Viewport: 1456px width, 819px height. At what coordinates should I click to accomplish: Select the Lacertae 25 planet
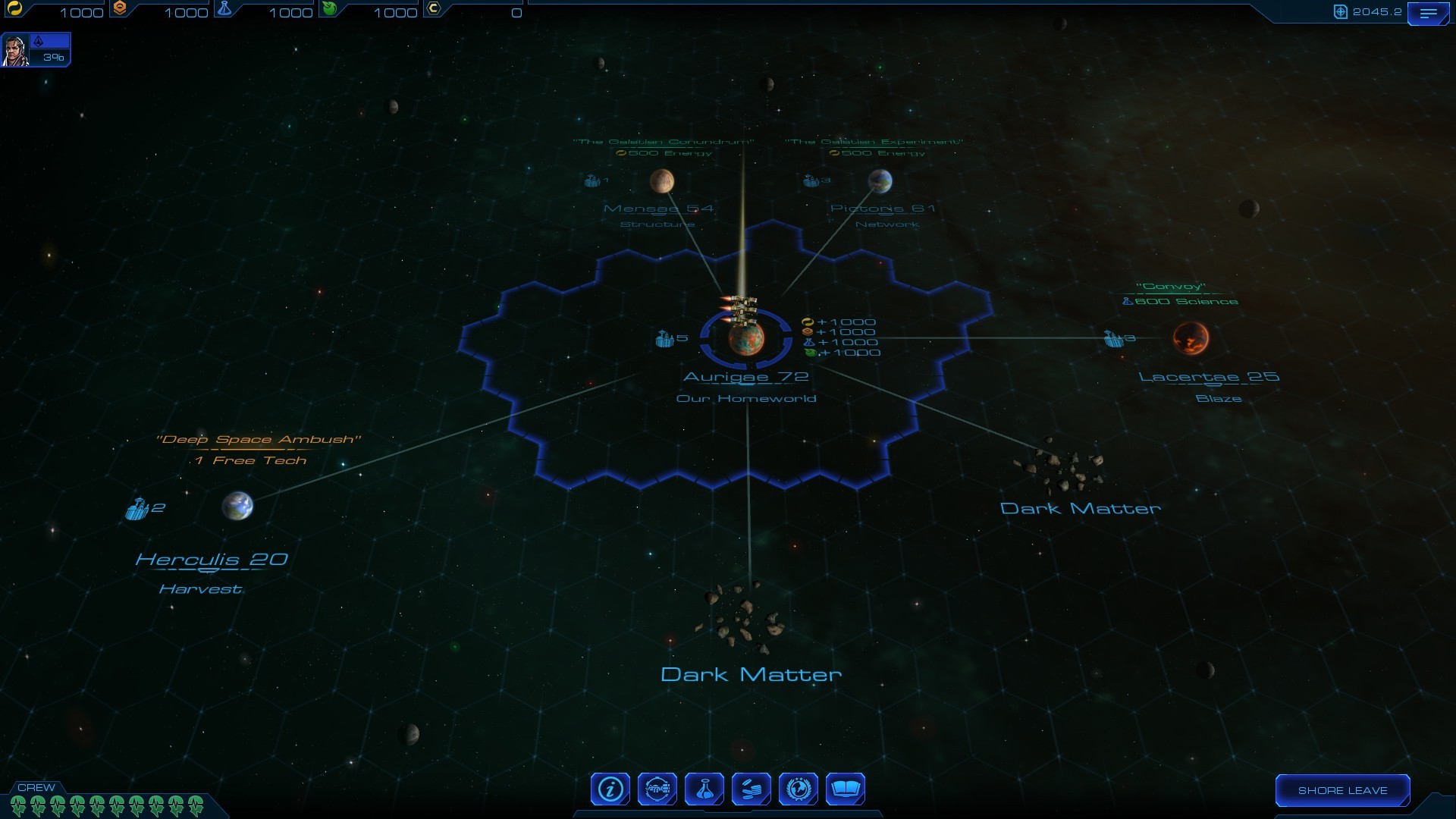tap(1191, 338)
